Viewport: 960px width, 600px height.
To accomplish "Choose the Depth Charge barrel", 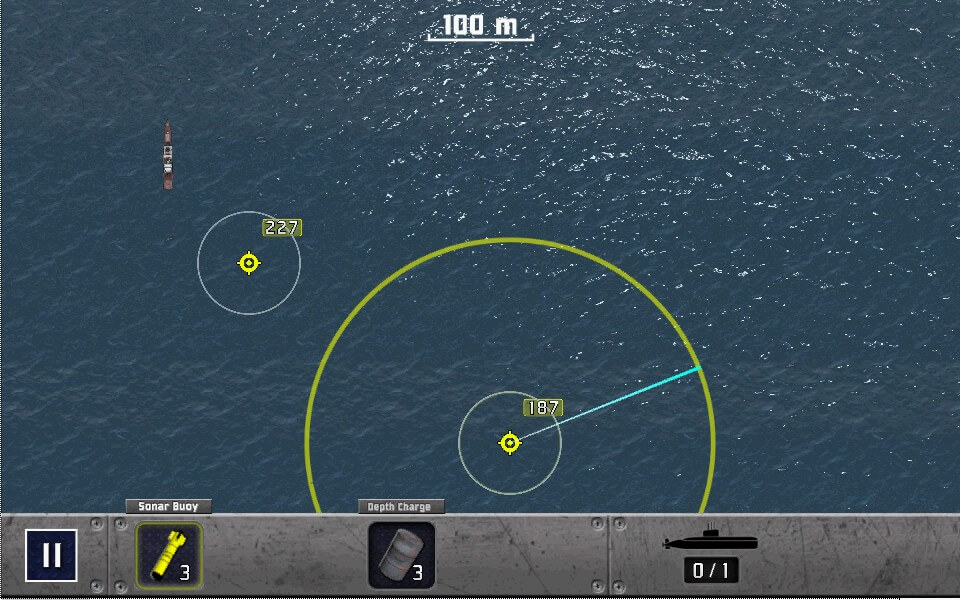I will pos(401,555).
